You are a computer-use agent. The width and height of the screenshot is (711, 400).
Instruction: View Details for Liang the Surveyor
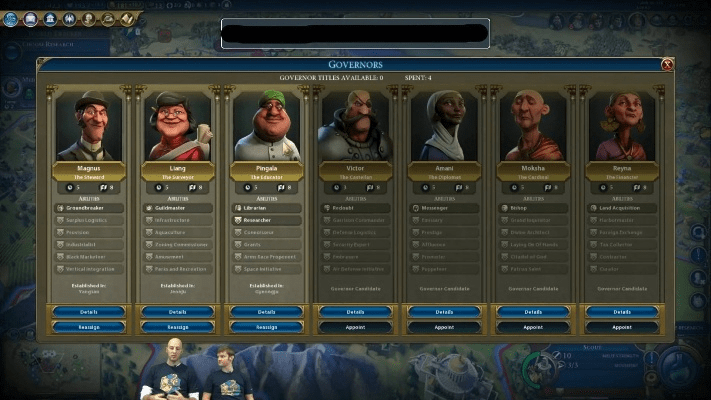[178, 312]
